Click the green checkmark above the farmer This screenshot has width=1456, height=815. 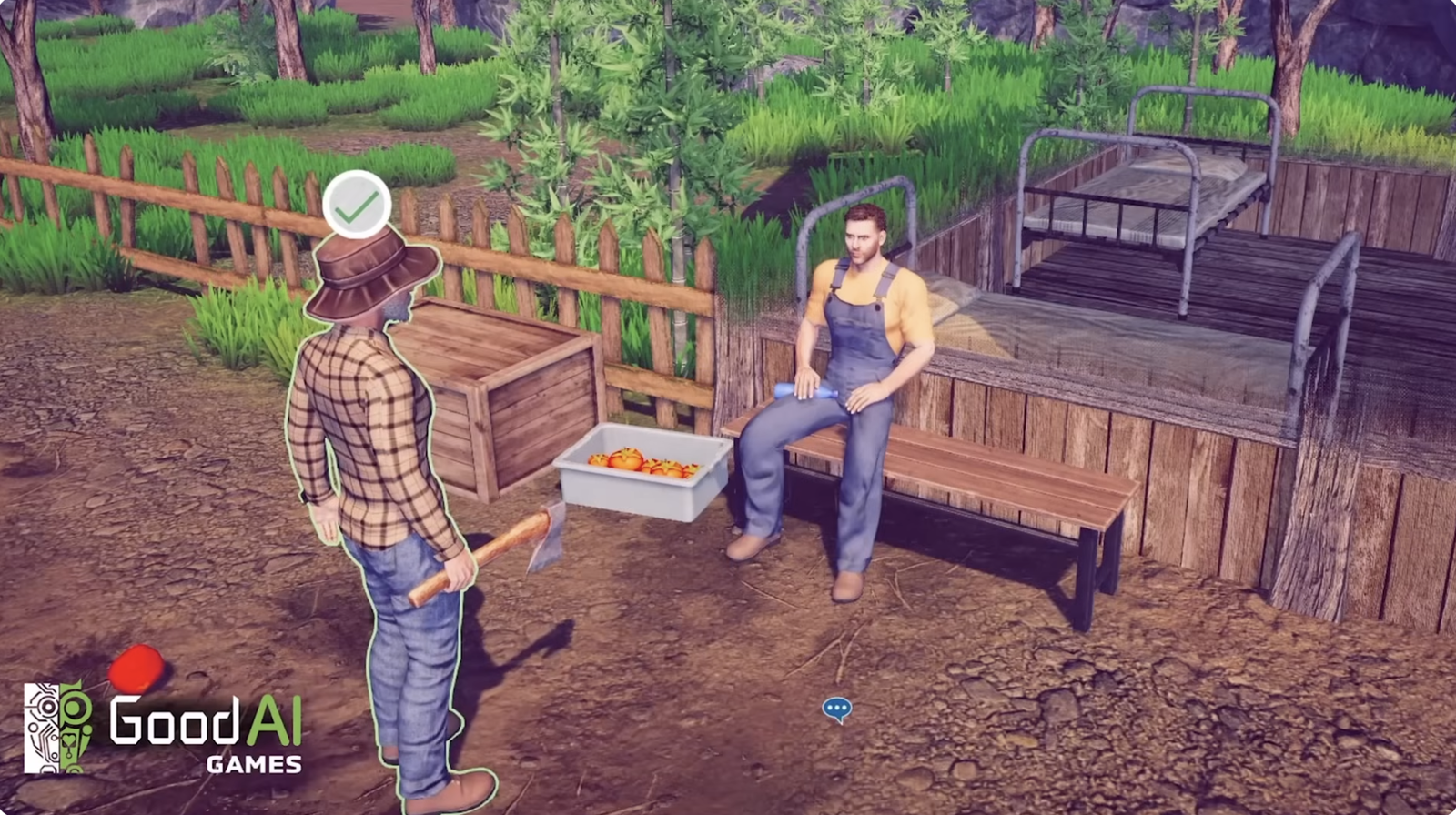point(357,206)
